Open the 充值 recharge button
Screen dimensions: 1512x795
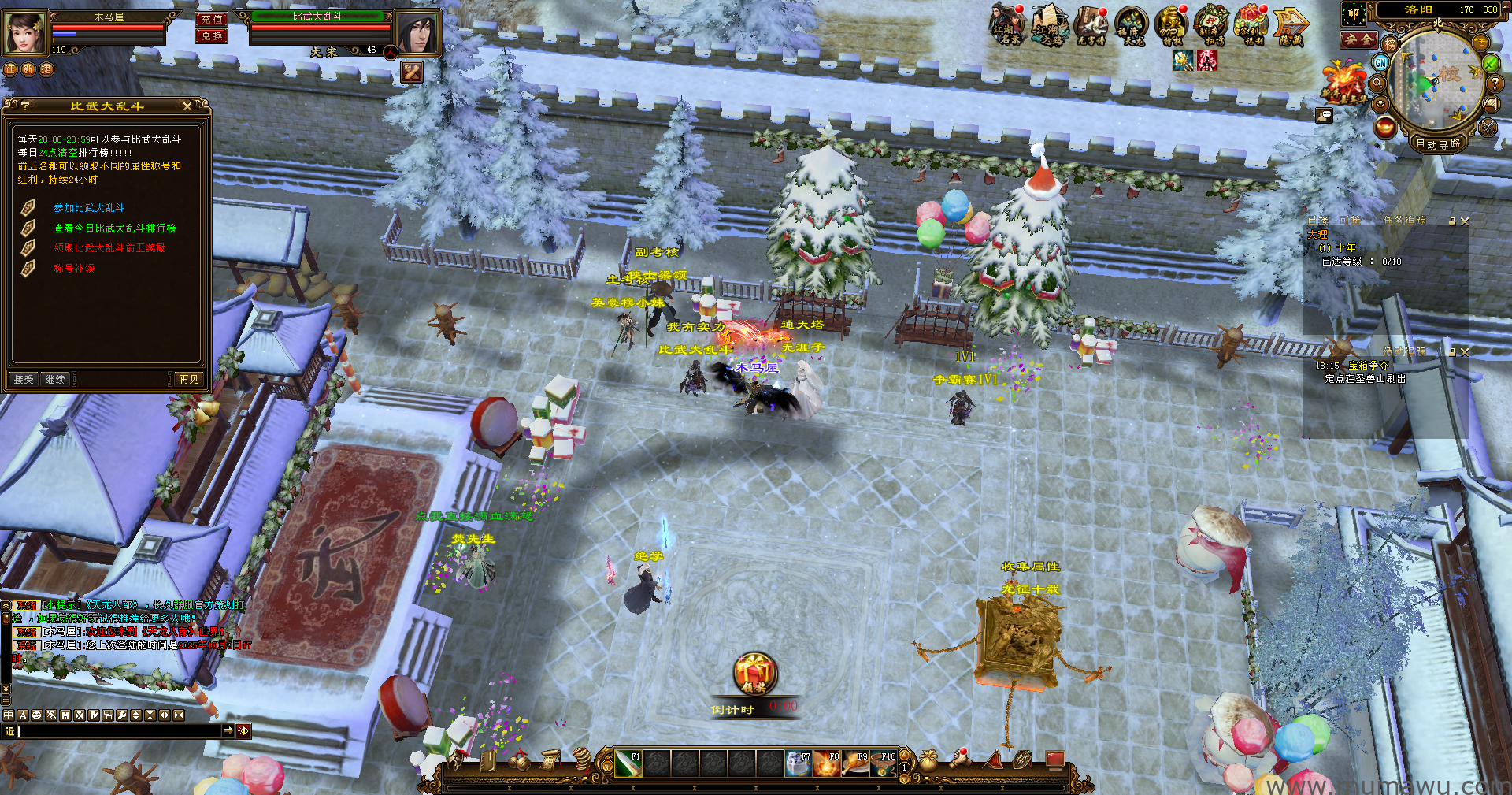click(x=211, y=19)
